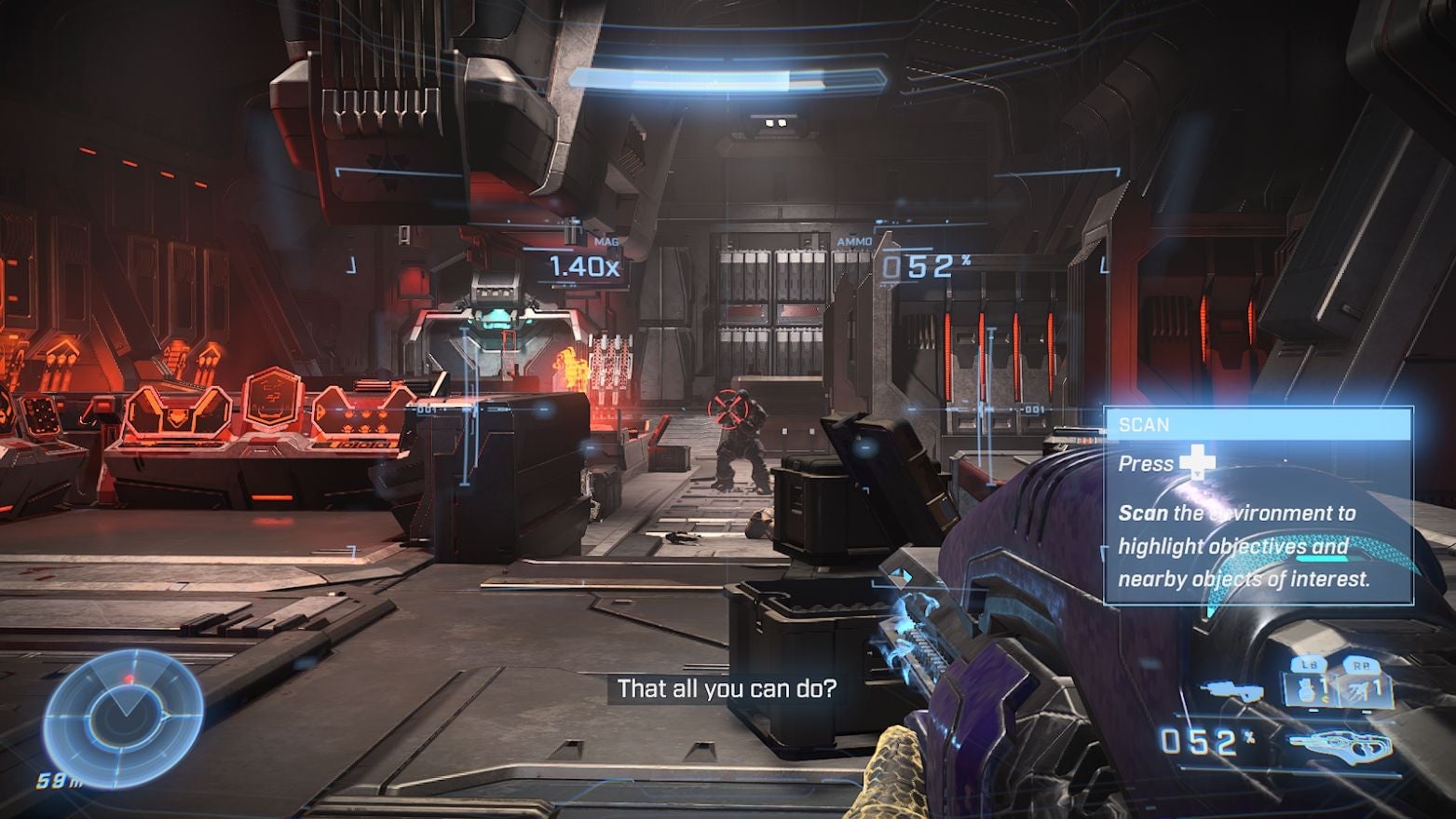Open the MAG label above zoom value
The width and height of the screenshot is (1456, 819).
[606, 239]
